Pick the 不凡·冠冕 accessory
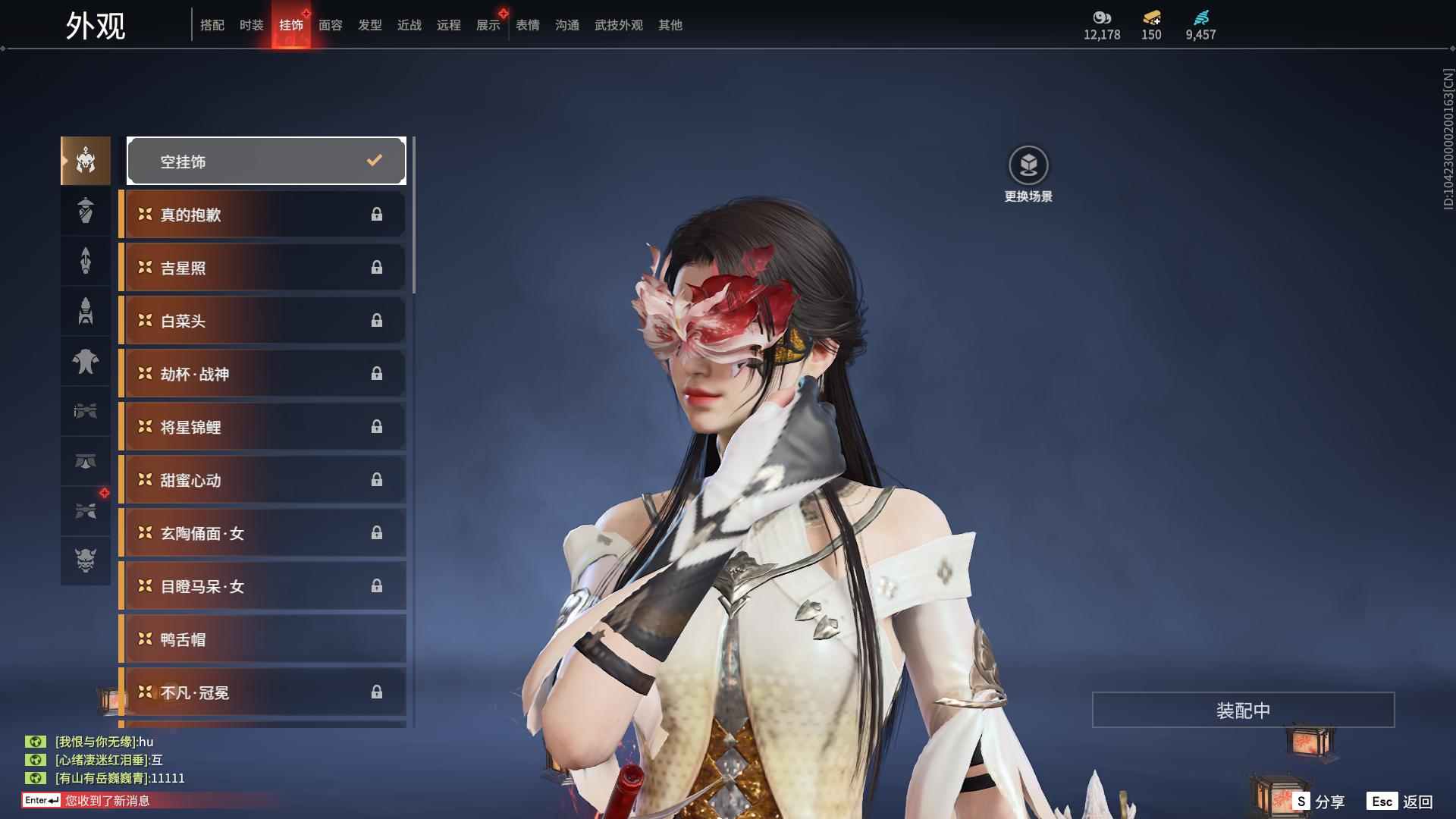Viewport: 1456px width, 819px height. (262, 692)
